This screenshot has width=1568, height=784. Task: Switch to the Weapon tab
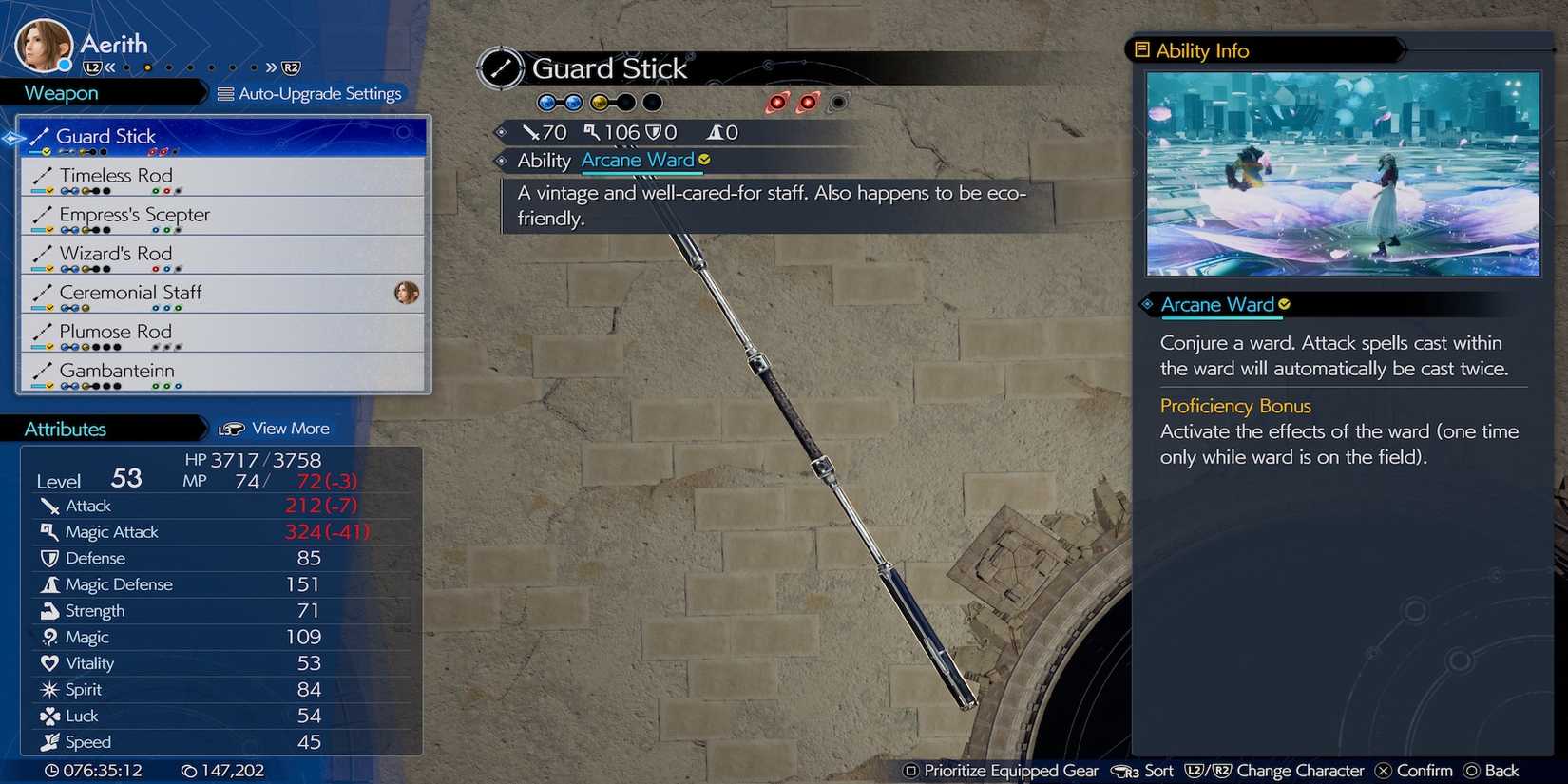pos(60,92)
